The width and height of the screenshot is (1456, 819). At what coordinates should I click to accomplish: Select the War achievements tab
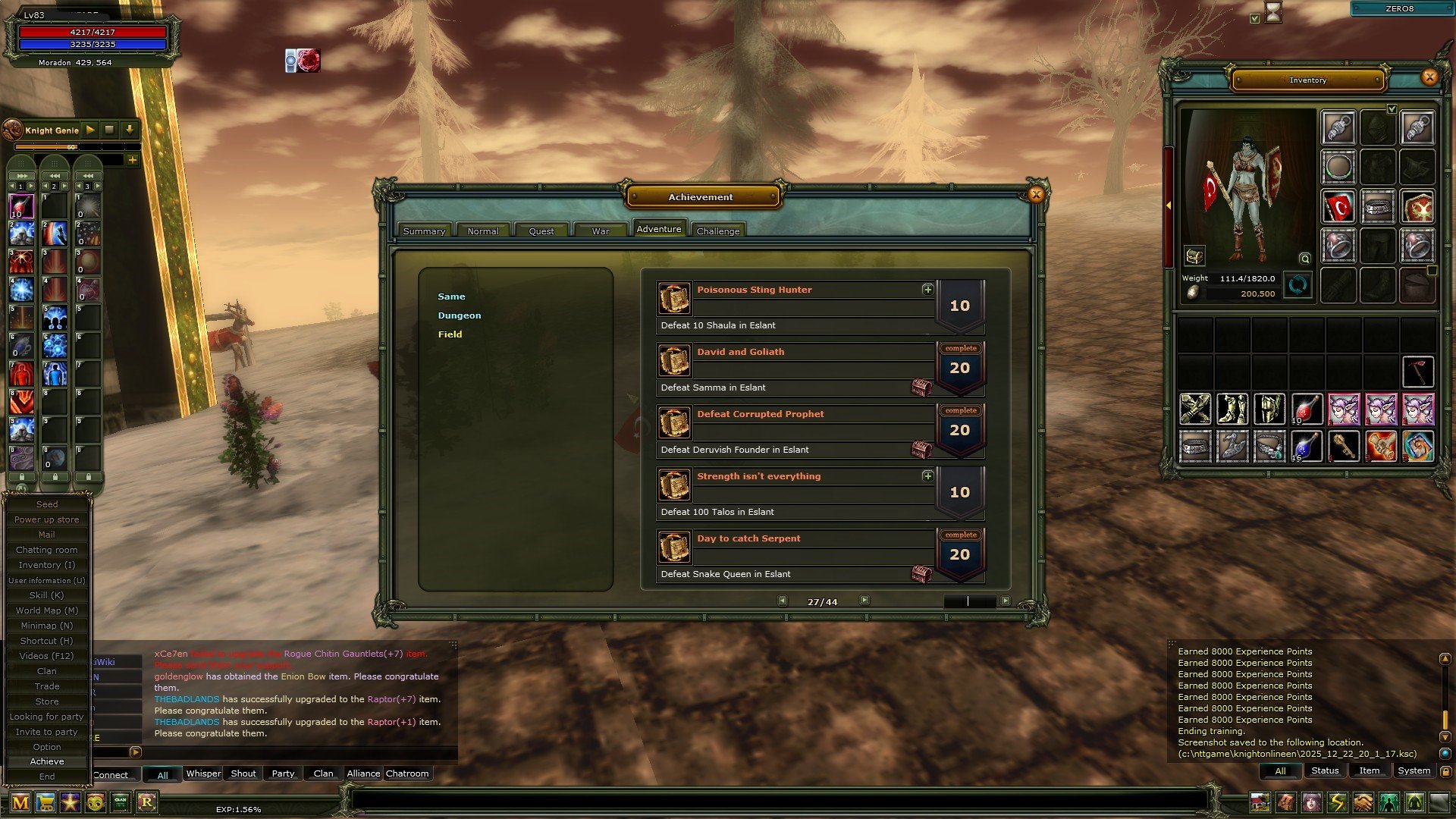tap(601, 231)
